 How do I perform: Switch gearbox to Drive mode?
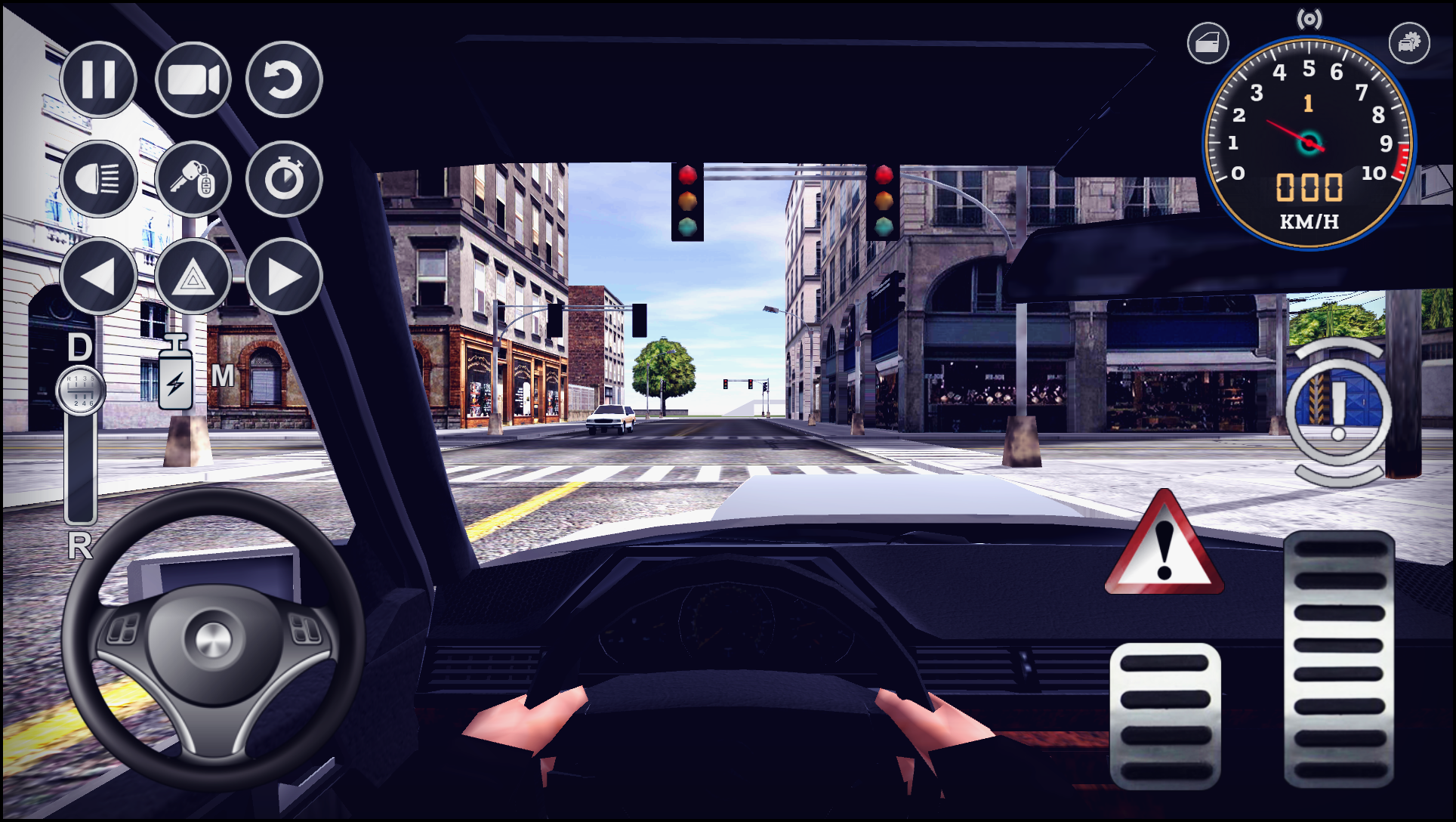pyautogui.click(x=79, y=349)
